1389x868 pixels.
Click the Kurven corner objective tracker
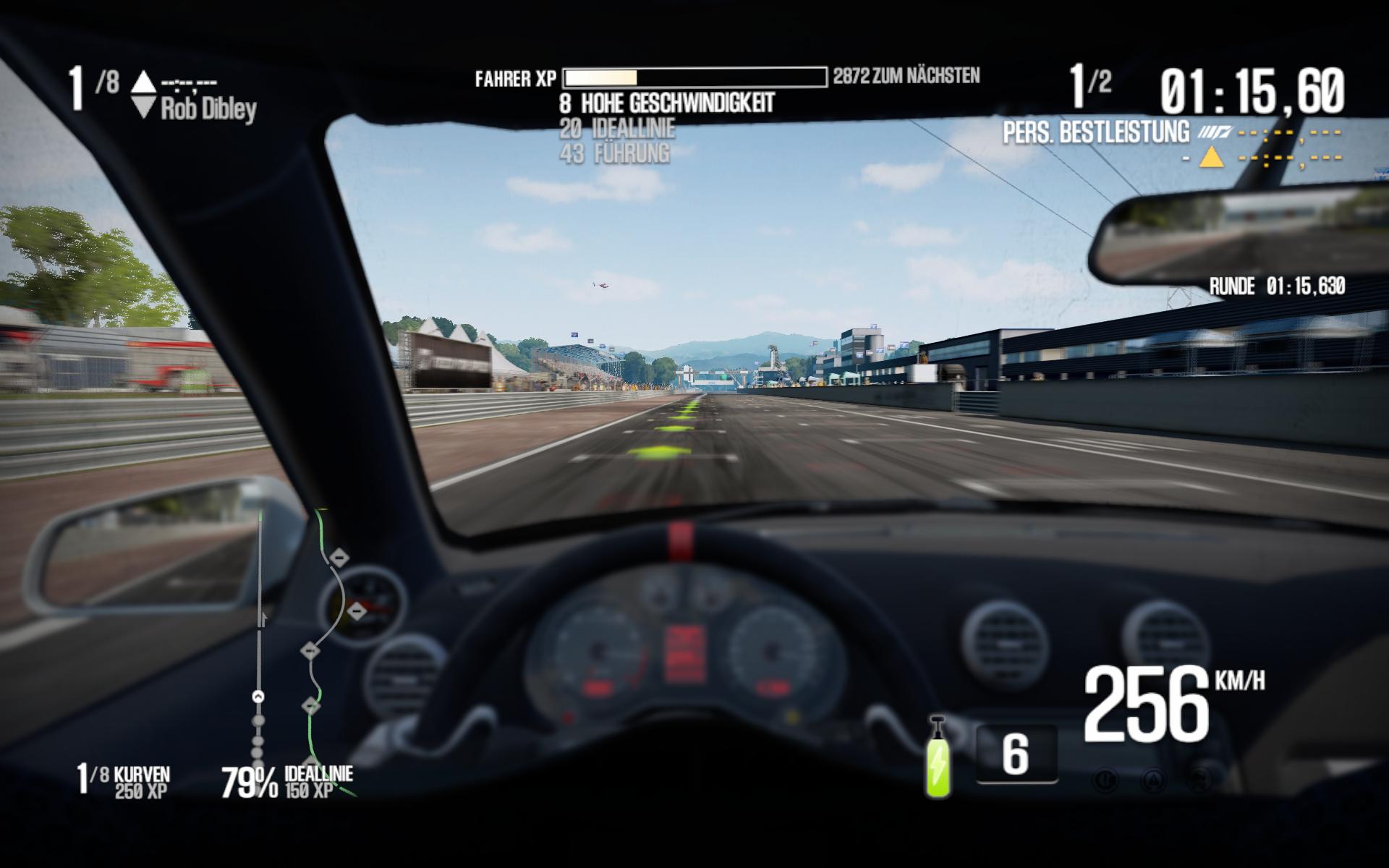124,782
